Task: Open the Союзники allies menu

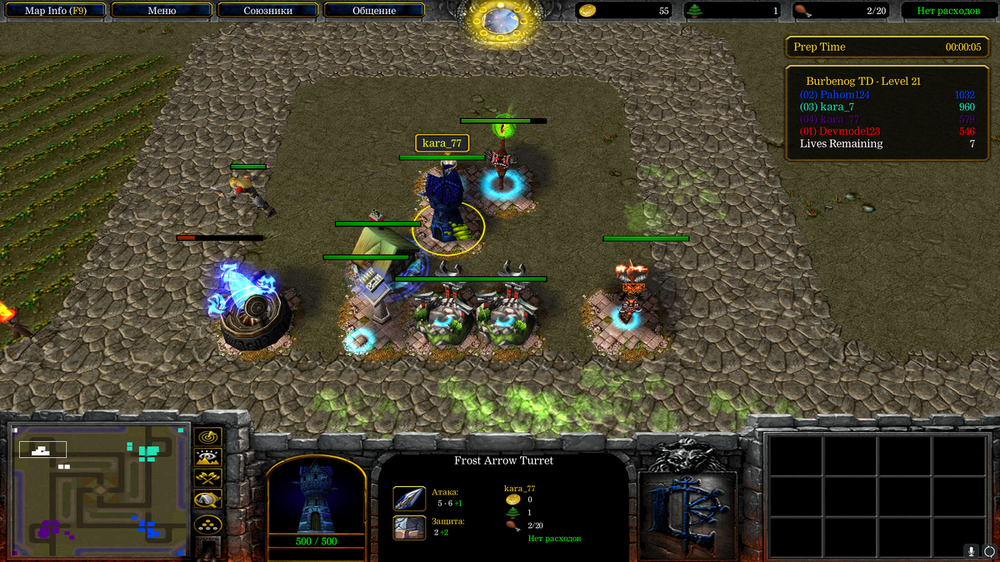Action: (267, 11)
